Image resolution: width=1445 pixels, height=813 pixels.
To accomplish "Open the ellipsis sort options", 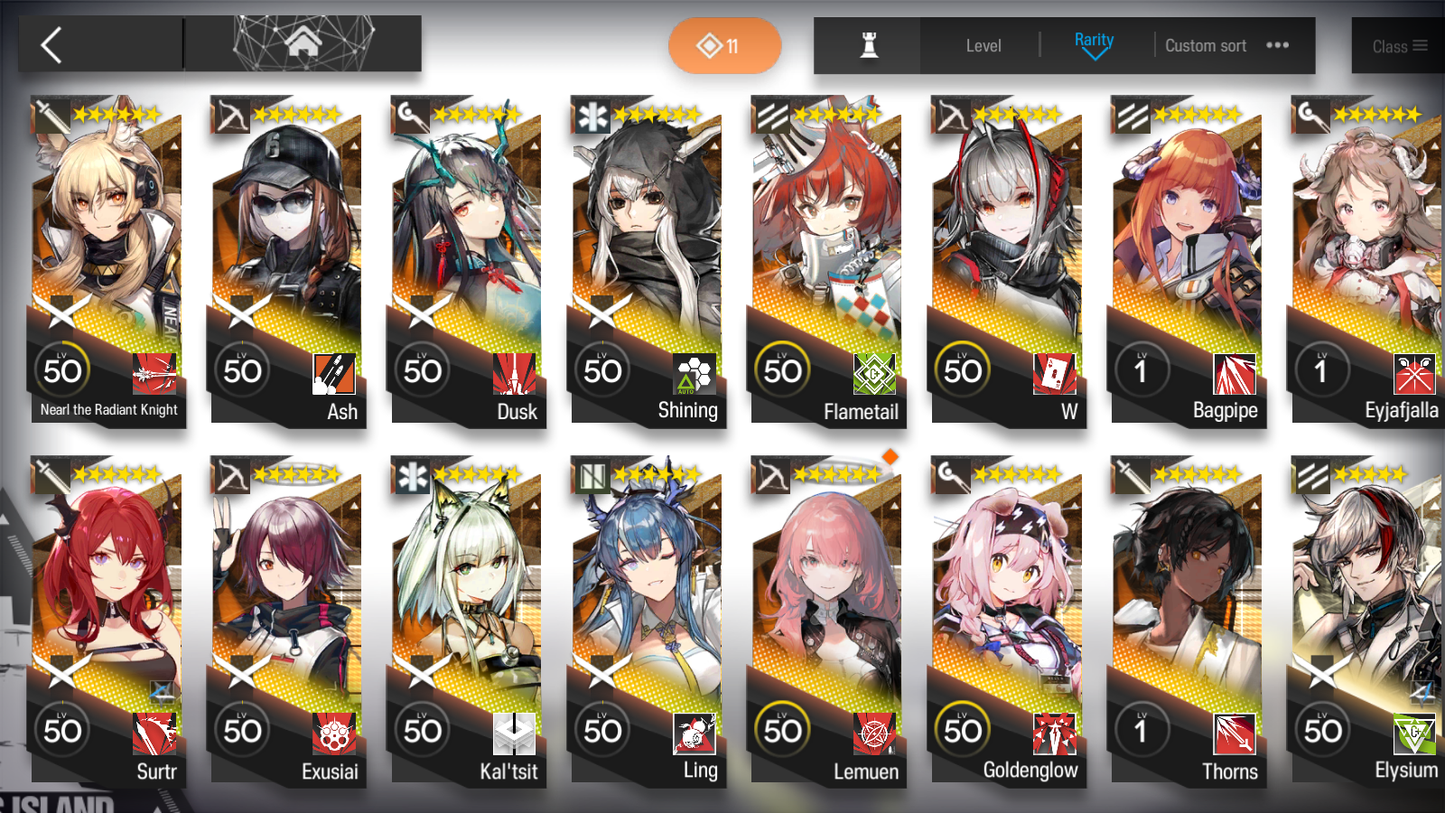I will pyautogui.click(x=1277, y=45).
